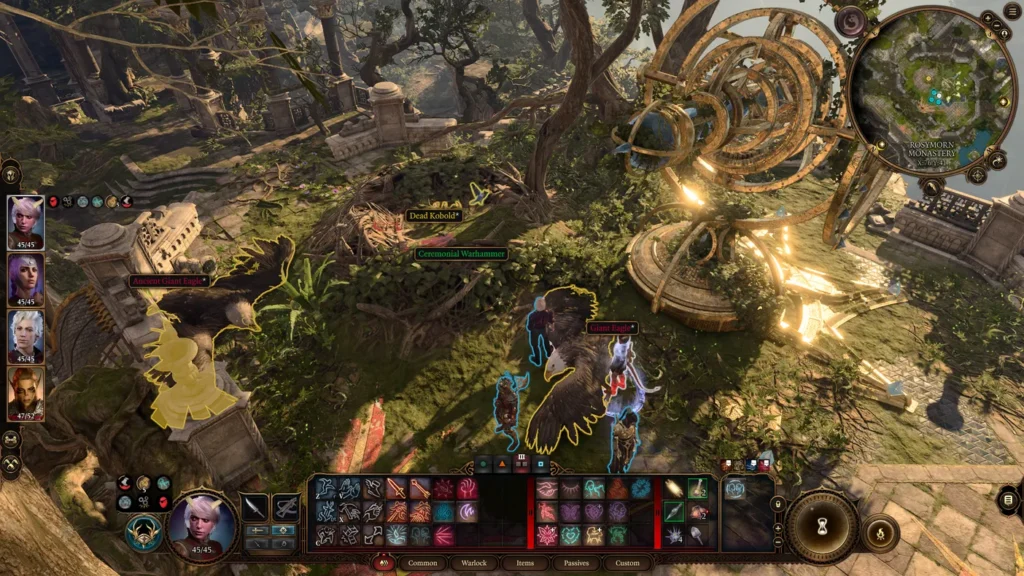The width and height of the screenshot is (1024, 576).
Task: Show the Passives hotbar tab
Action: click(575, 563)
